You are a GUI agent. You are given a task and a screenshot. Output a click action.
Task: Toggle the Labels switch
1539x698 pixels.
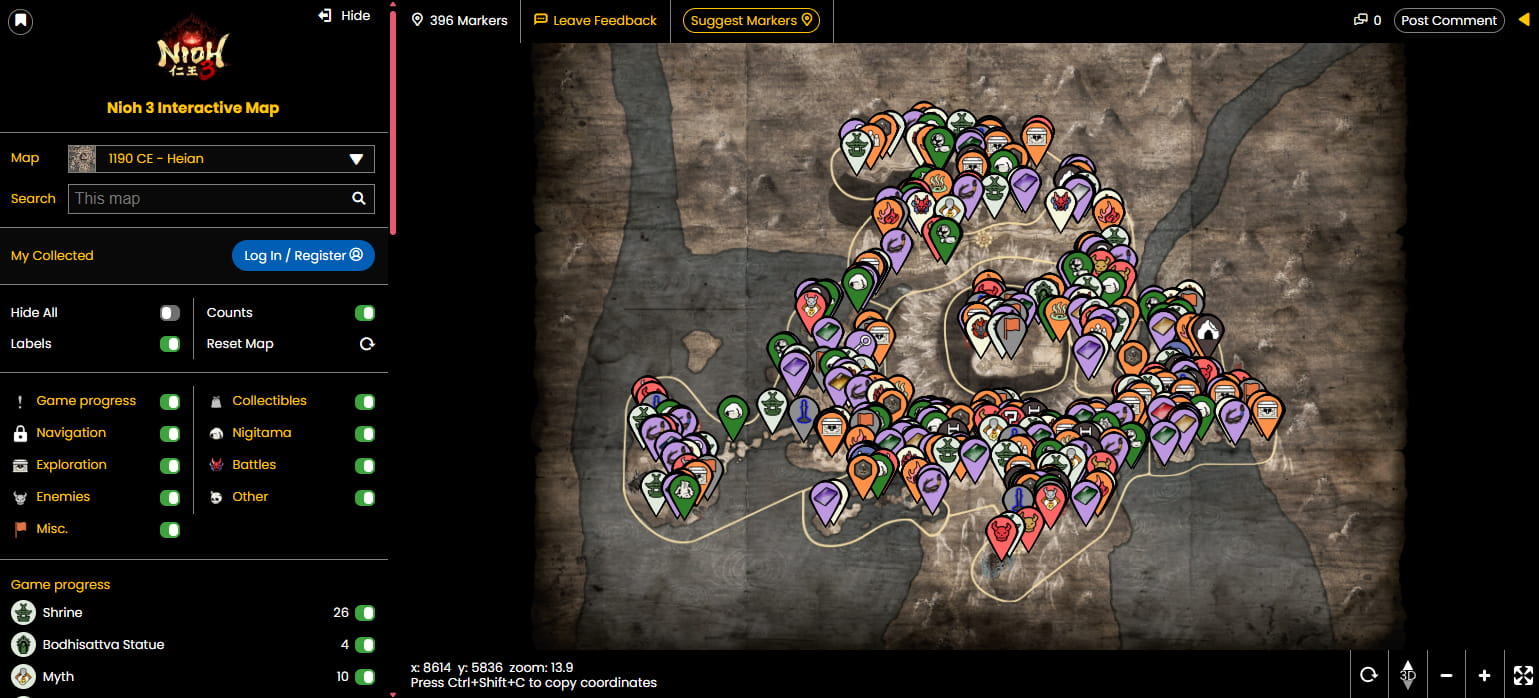point(170,344)
